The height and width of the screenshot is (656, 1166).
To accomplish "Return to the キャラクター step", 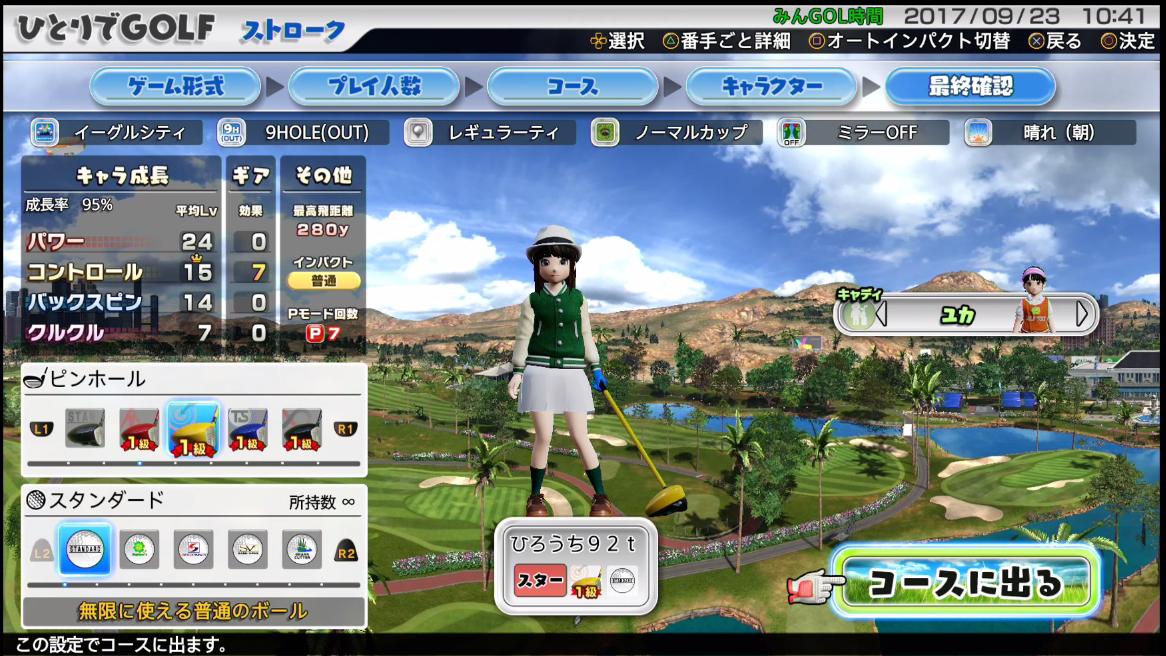I will coord(770,87).
